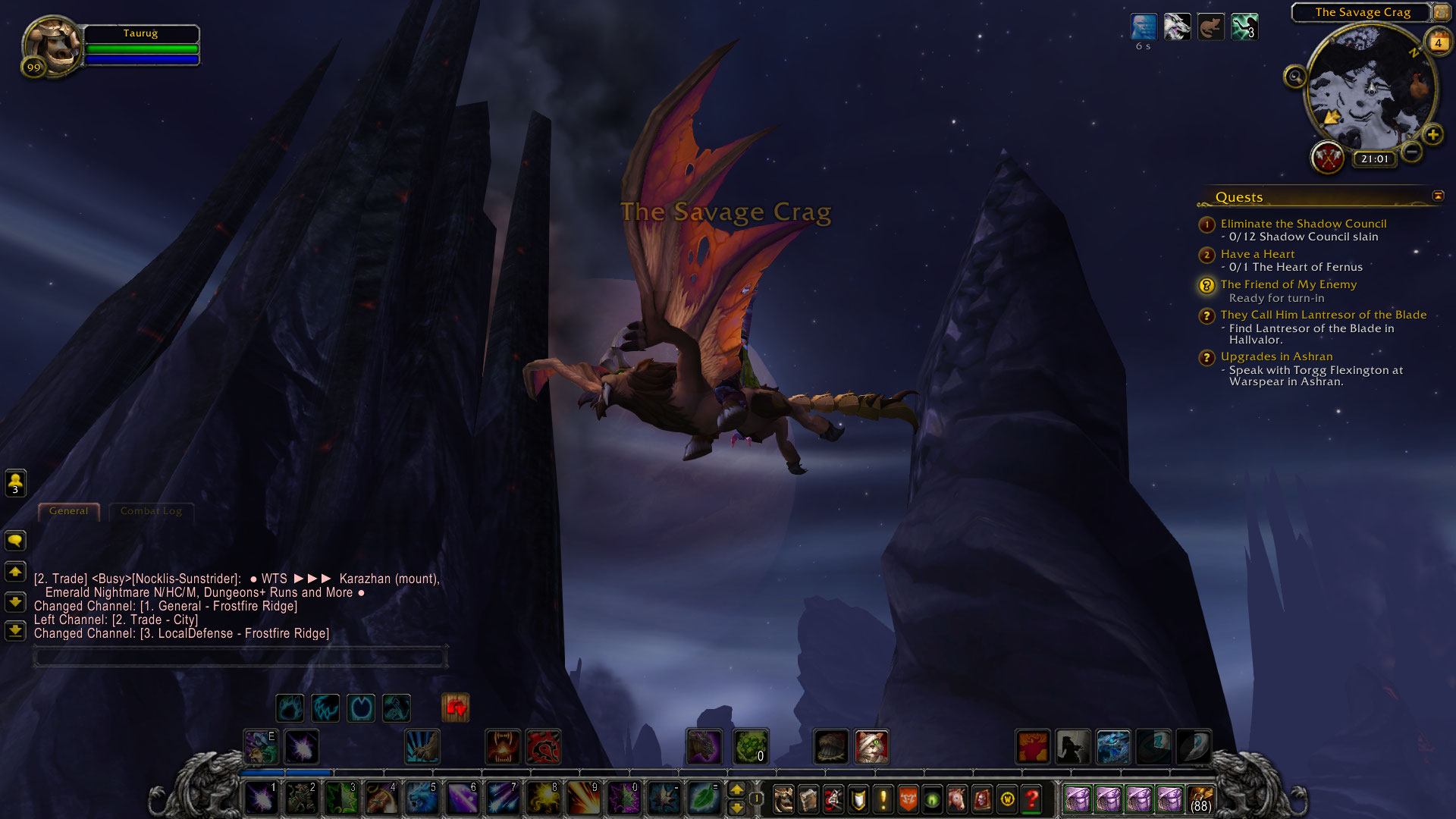The image size is (1456, 819).
Task: Collapse the Quests tracker header
Action: click(x=1438, y=196)
